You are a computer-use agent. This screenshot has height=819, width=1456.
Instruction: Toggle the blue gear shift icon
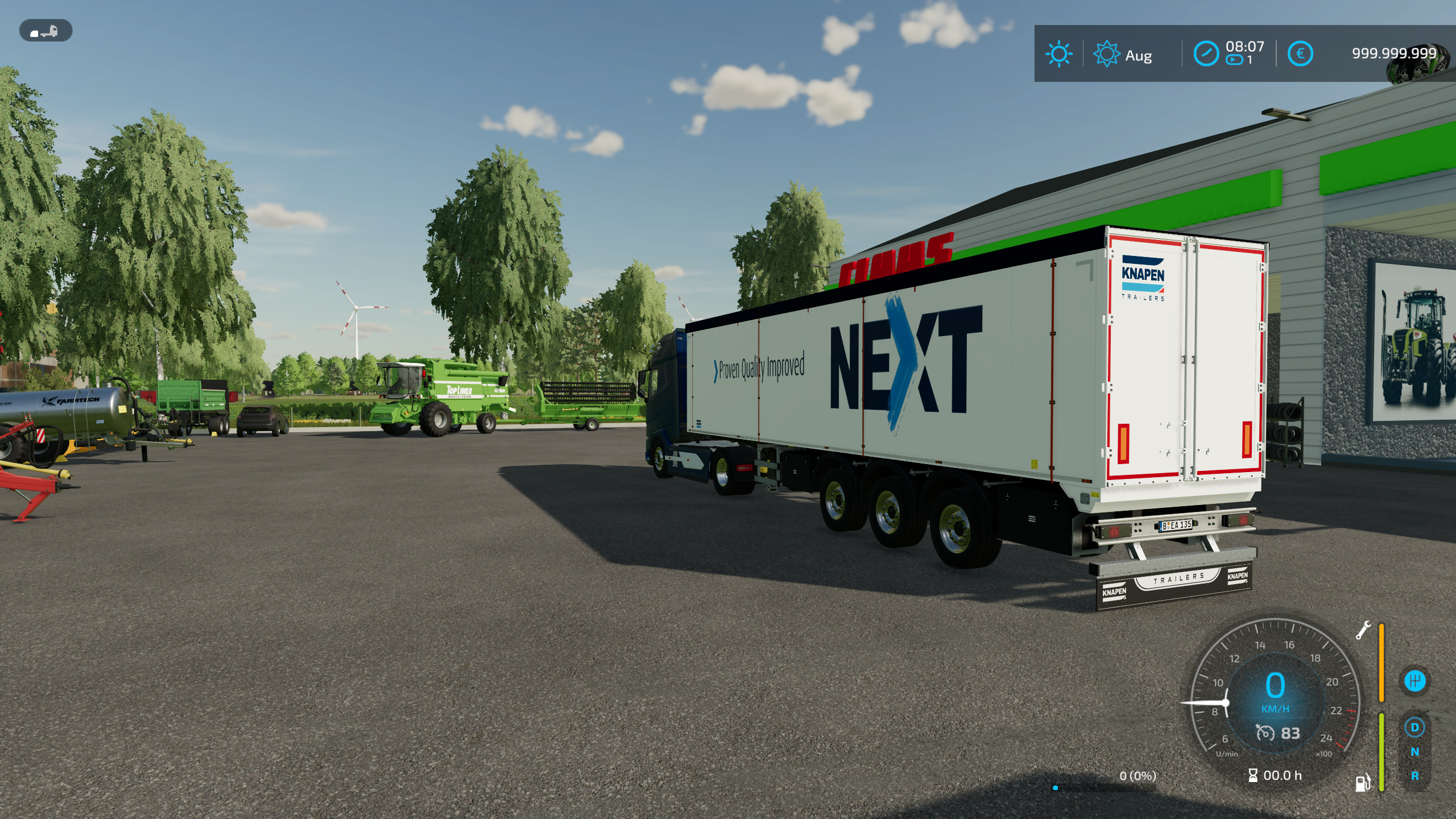(x=1414, y=681)
